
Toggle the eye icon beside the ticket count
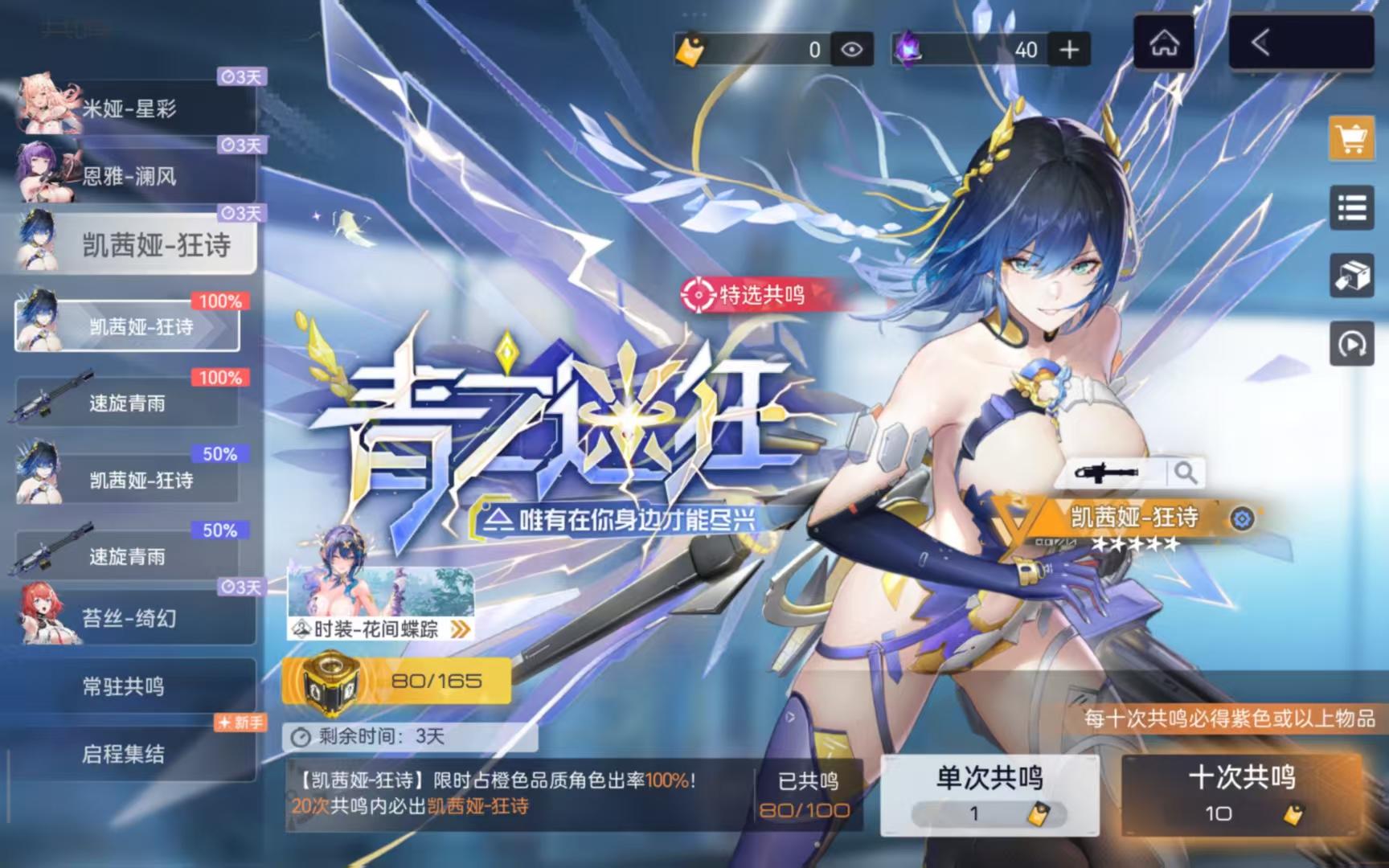point(851,50)
